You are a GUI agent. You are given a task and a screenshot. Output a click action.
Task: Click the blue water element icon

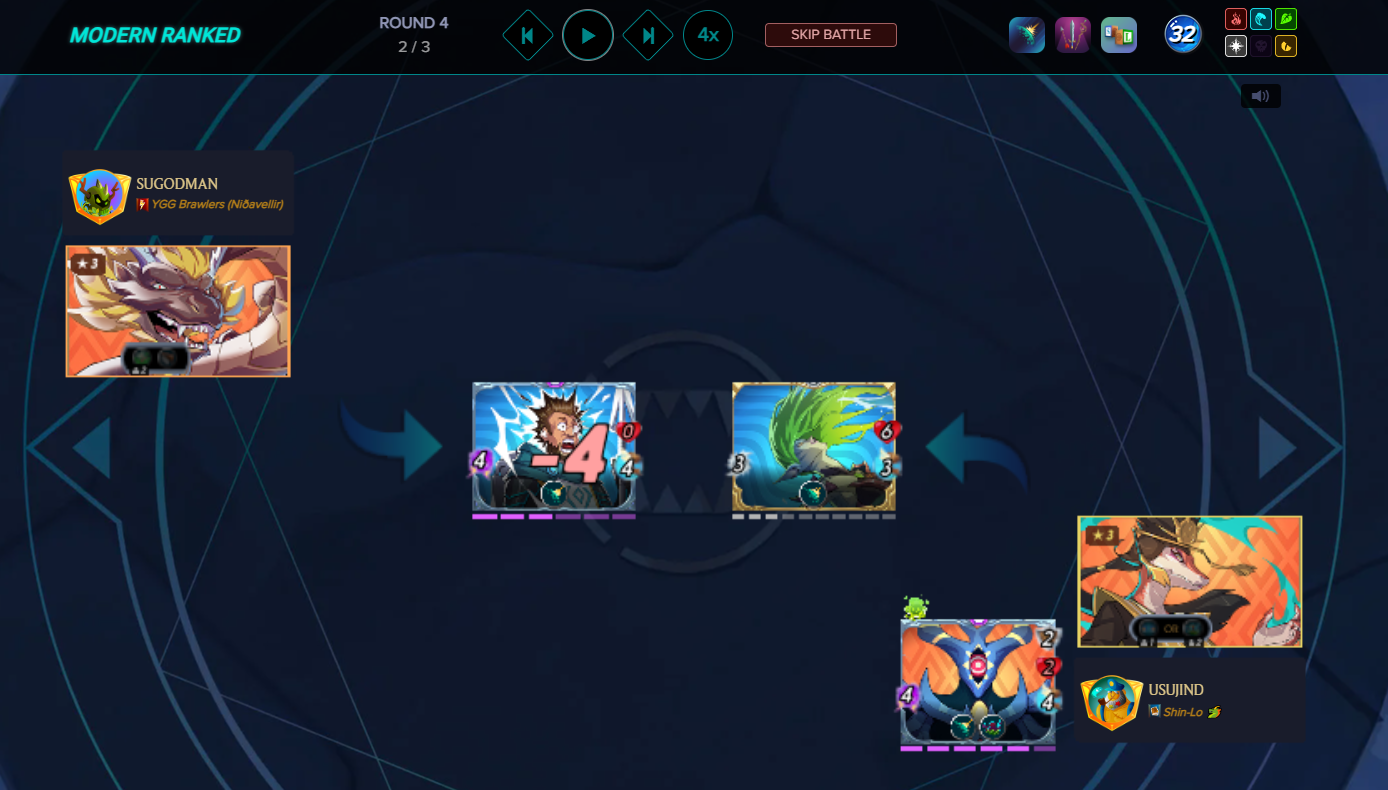pyautogui.click(x=1261, y=19)
